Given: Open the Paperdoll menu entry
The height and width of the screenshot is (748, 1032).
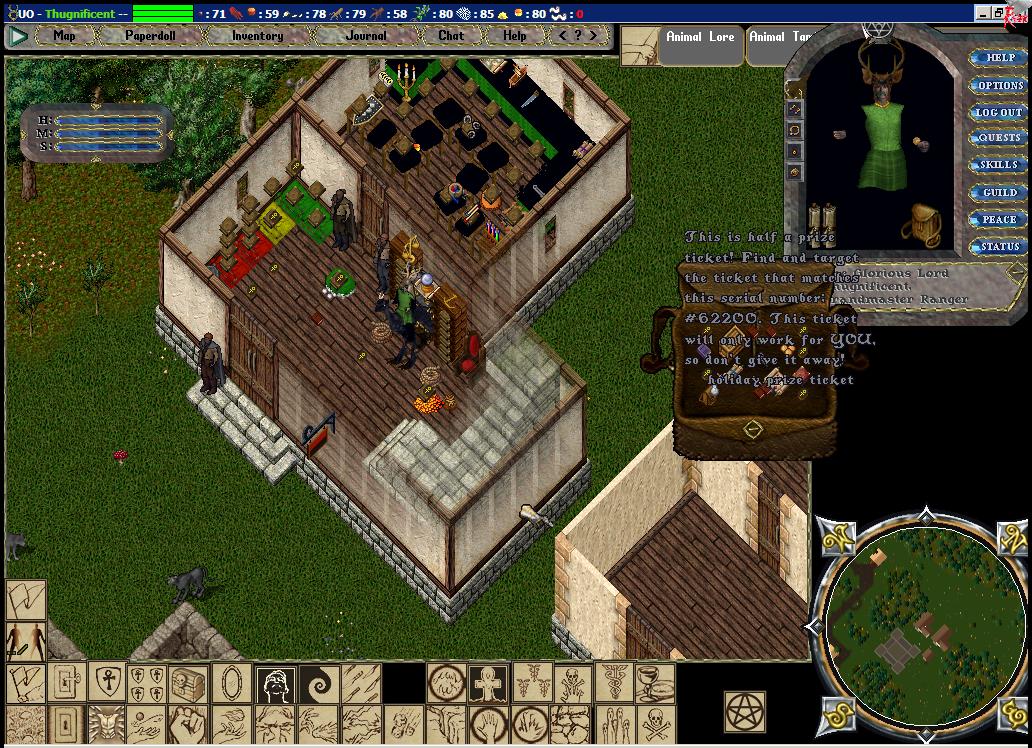Looking at the screenshot, I should (150, 36).
